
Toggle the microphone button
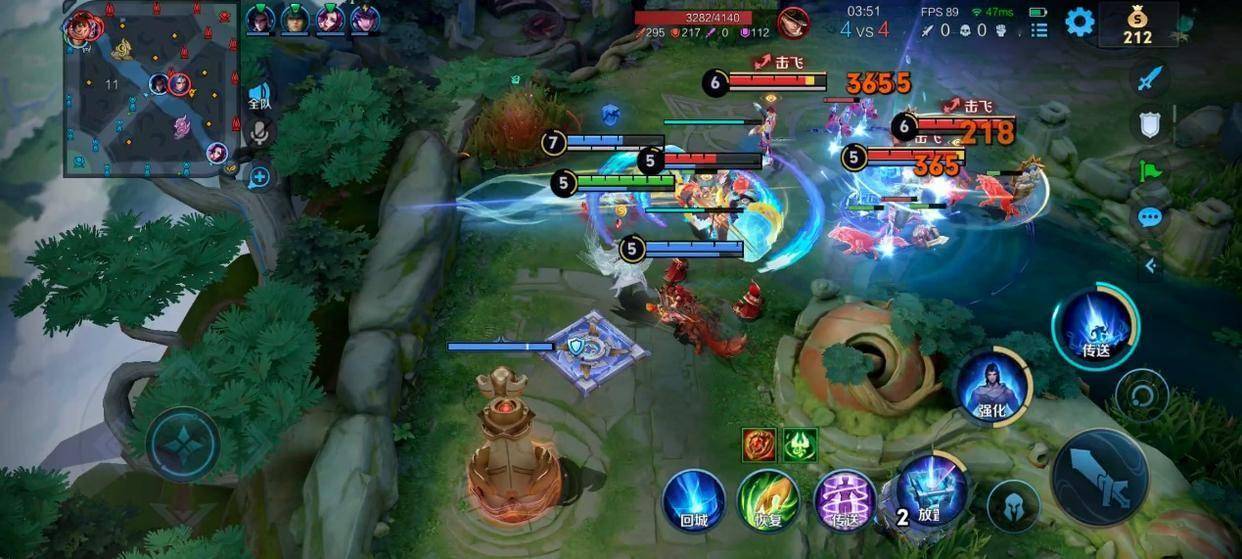pyautogui.click(x=260, y=134)
